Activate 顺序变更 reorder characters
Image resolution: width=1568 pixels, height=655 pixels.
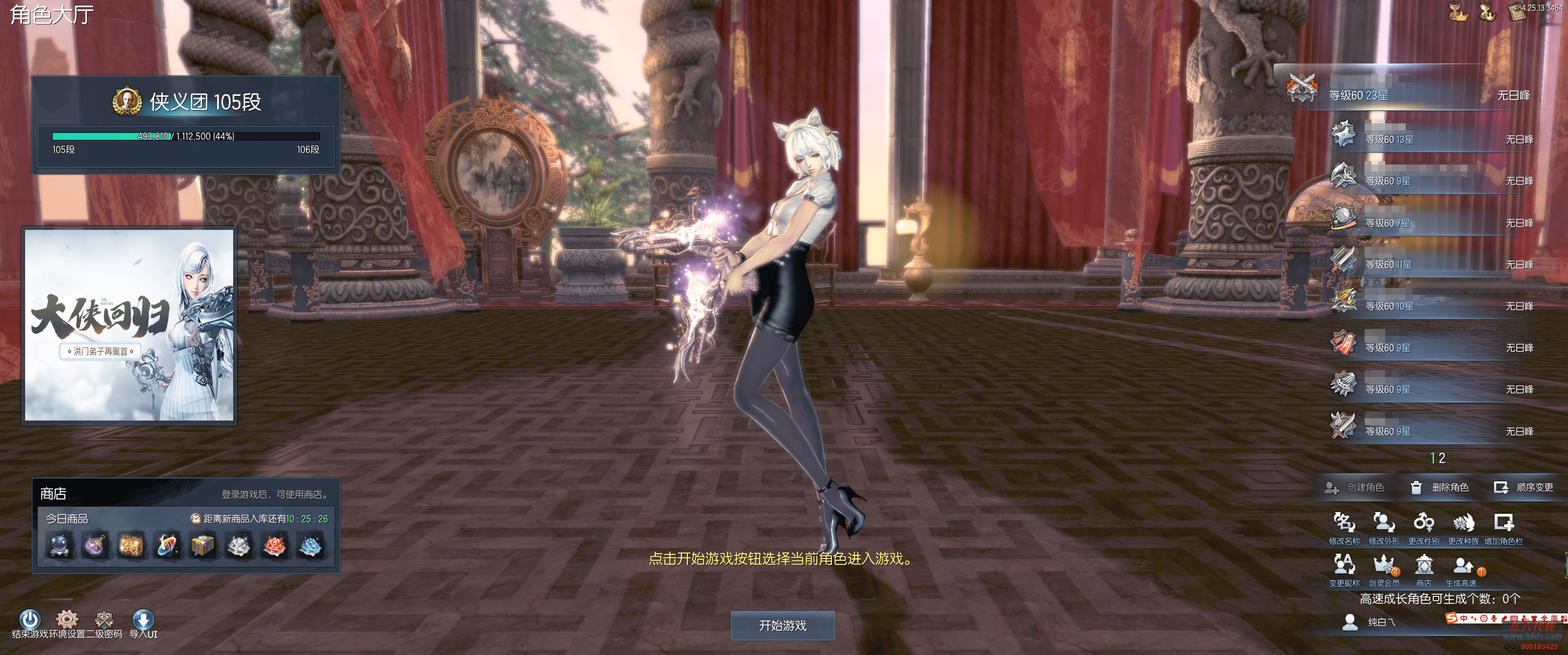1524,488
